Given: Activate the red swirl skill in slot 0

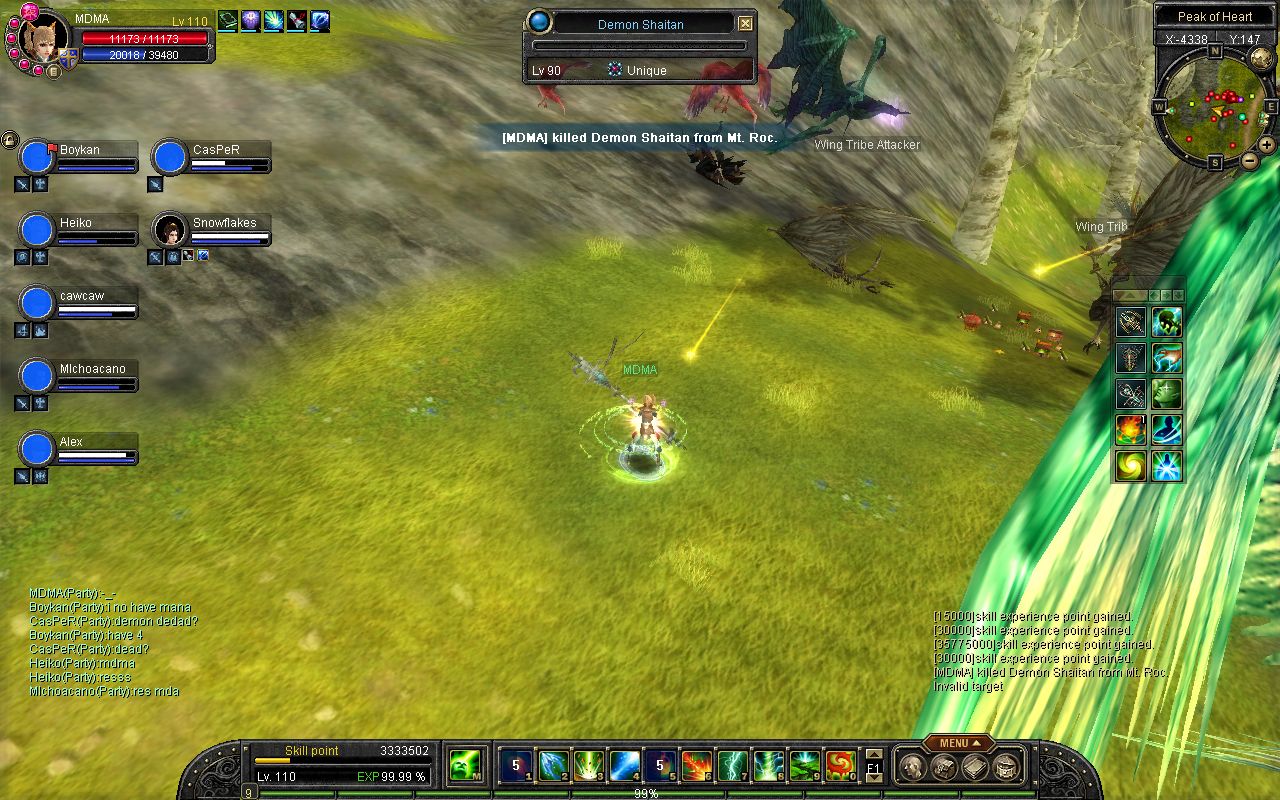Looking at the screenshot, I should point(840,766).
